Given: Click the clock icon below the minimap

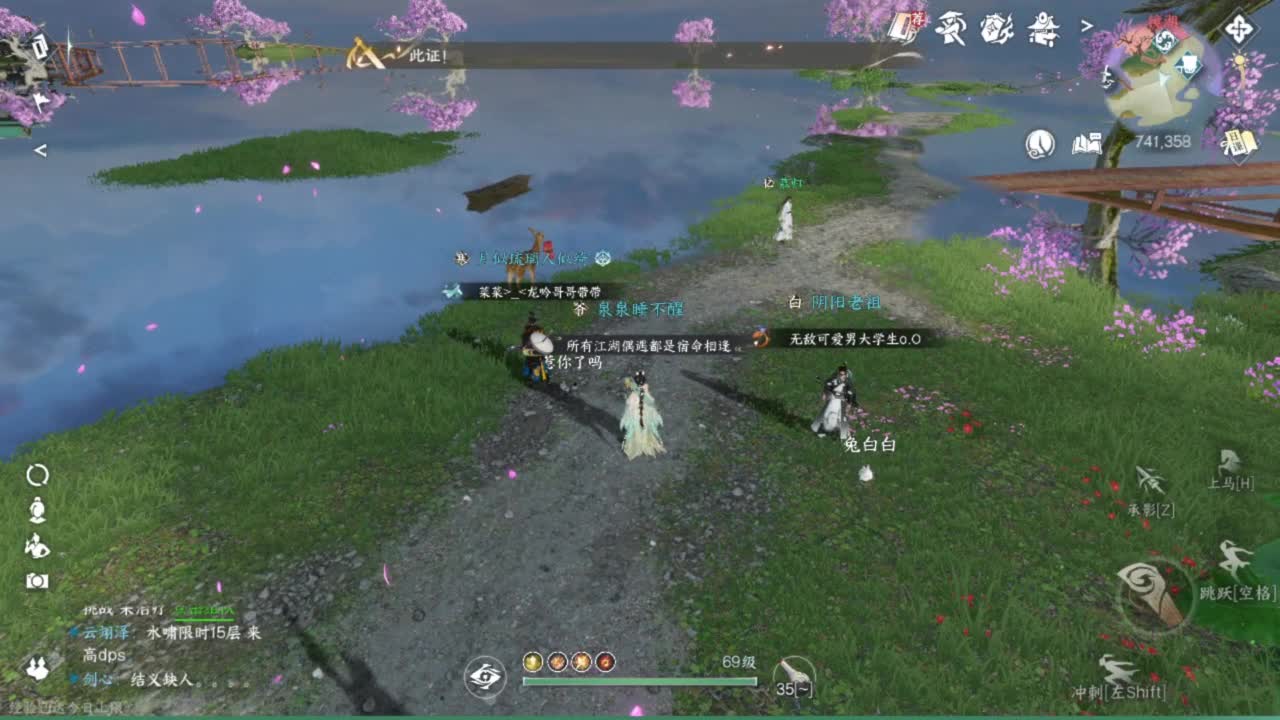Looking at the screenshot, I should coord(1040,144).
